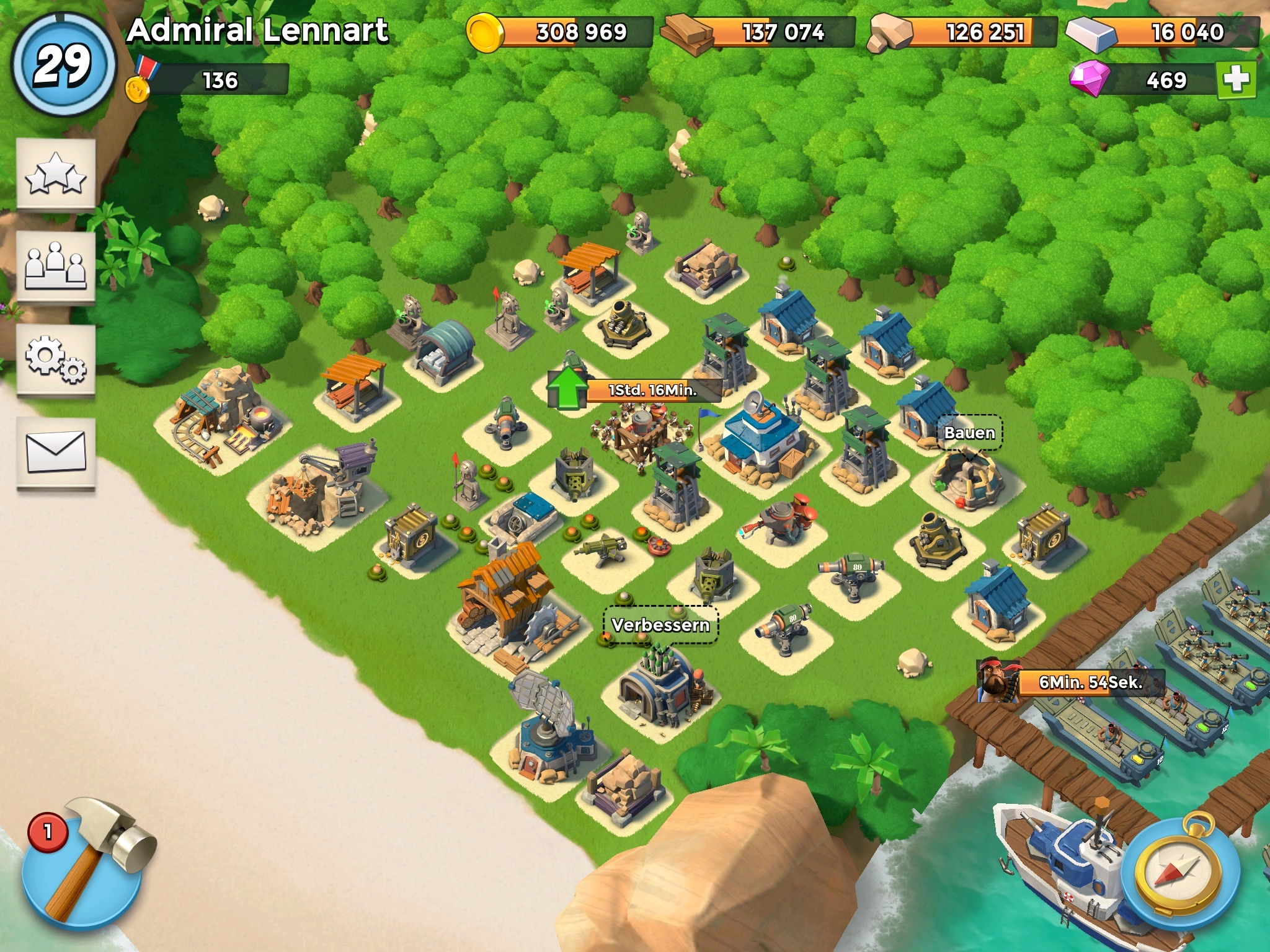Buy diamonds with the green plus button
The height and width of the screenshot is (952, 1270).
[x=1236, y=79]
